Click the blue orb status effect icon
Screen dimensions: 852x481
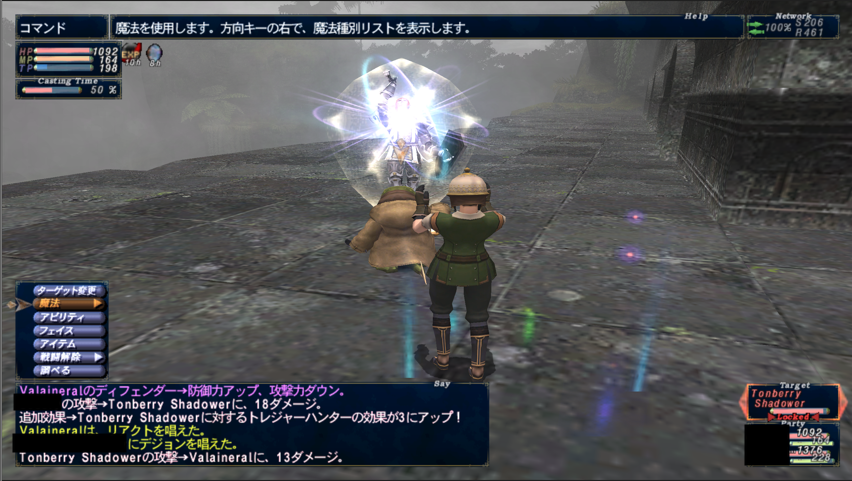[155, 52]
